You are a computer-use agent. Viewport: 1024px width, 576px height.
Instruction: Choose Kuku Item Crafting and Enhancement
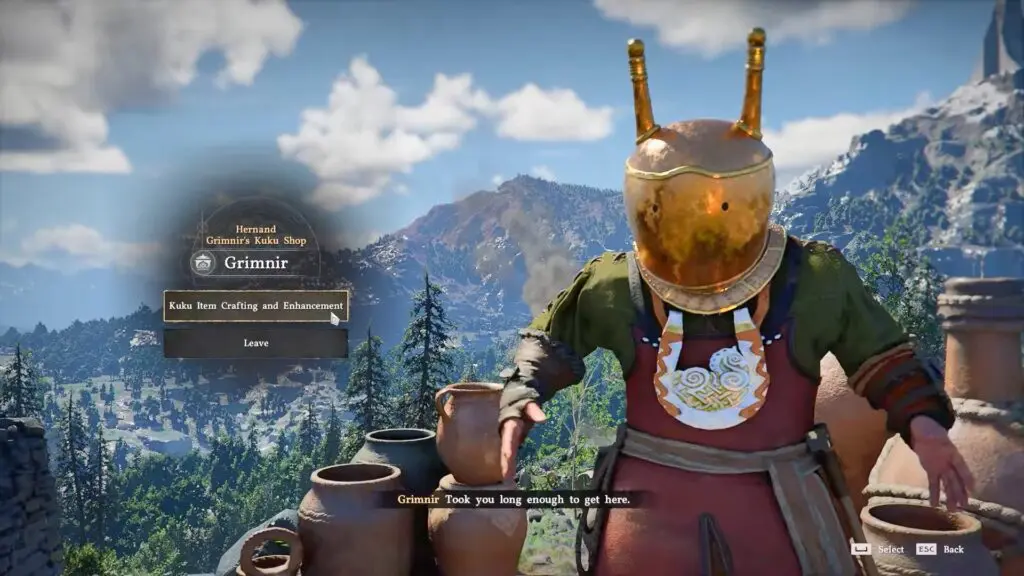pos(255,306)
